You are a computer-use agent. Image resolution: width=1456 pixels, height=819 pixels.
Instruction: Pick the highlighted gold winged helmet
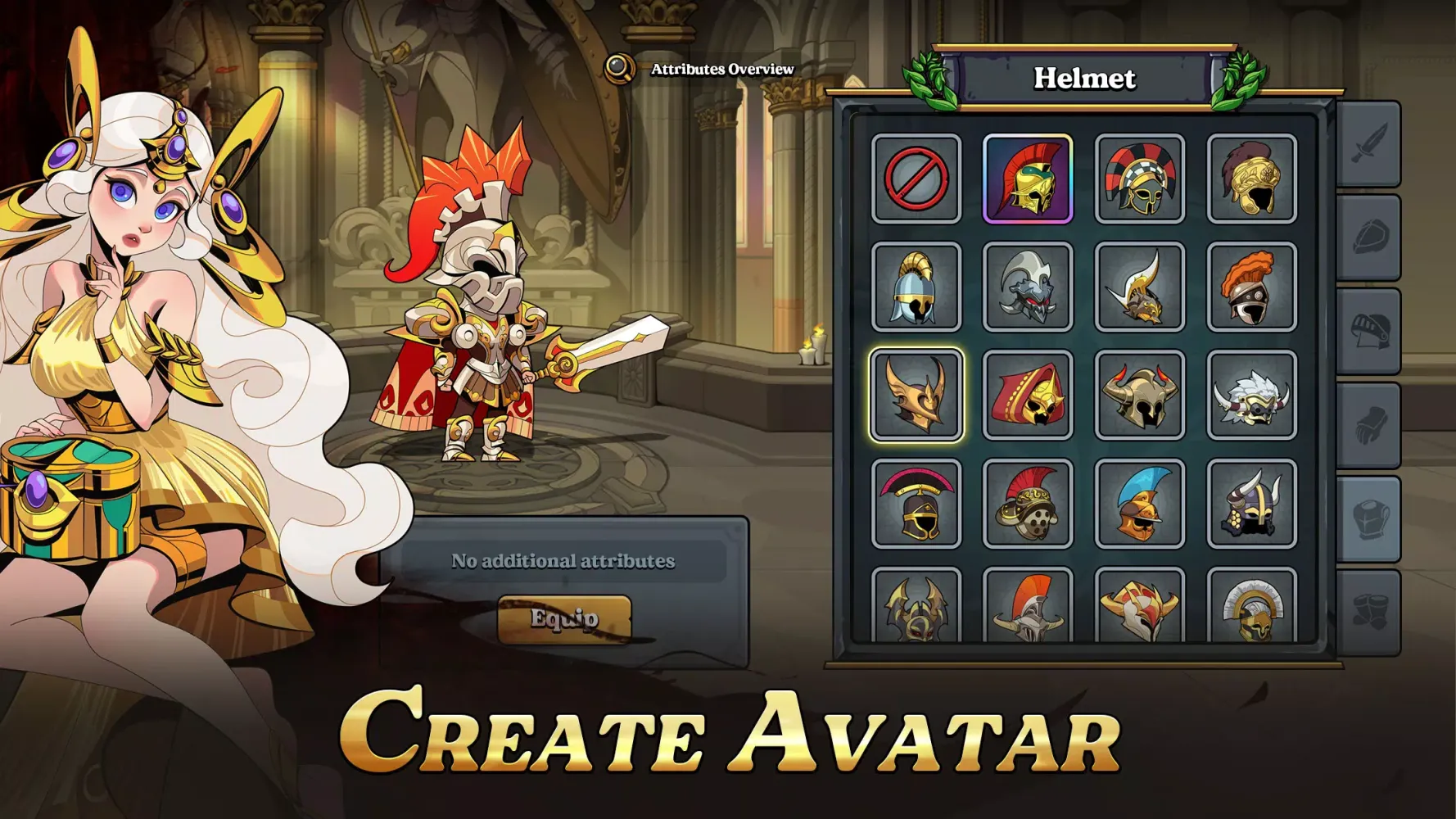click(x=916, y=395)
